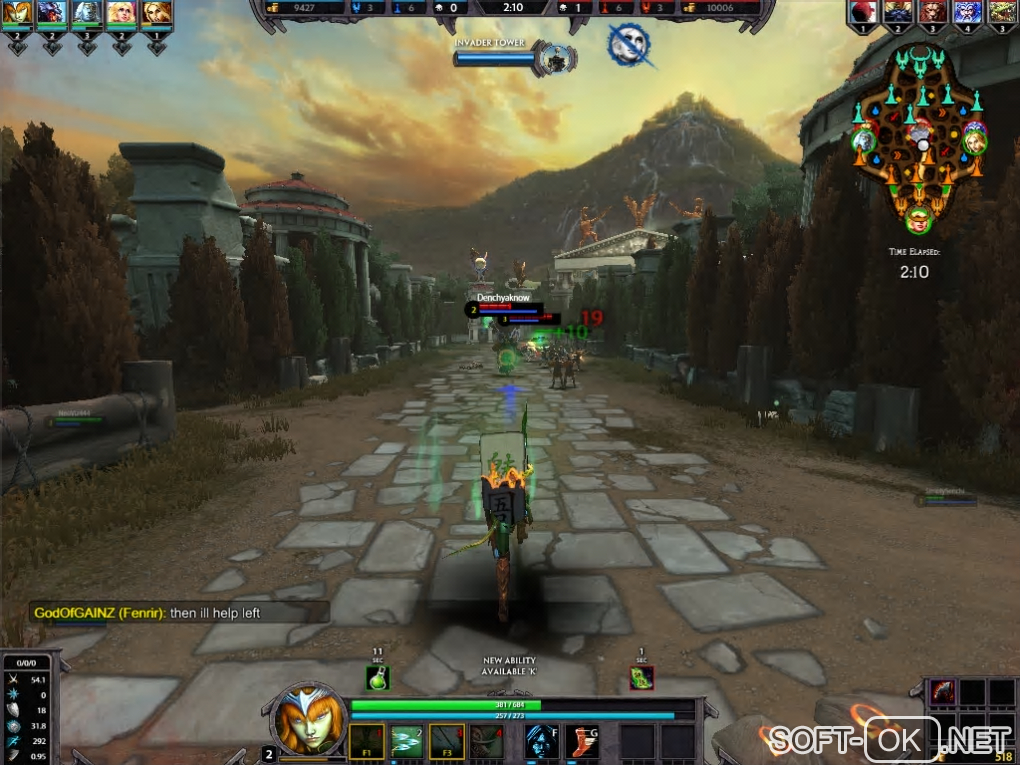Use the winged boot relic (G)

pyautogui.click(x=581, y=741)
